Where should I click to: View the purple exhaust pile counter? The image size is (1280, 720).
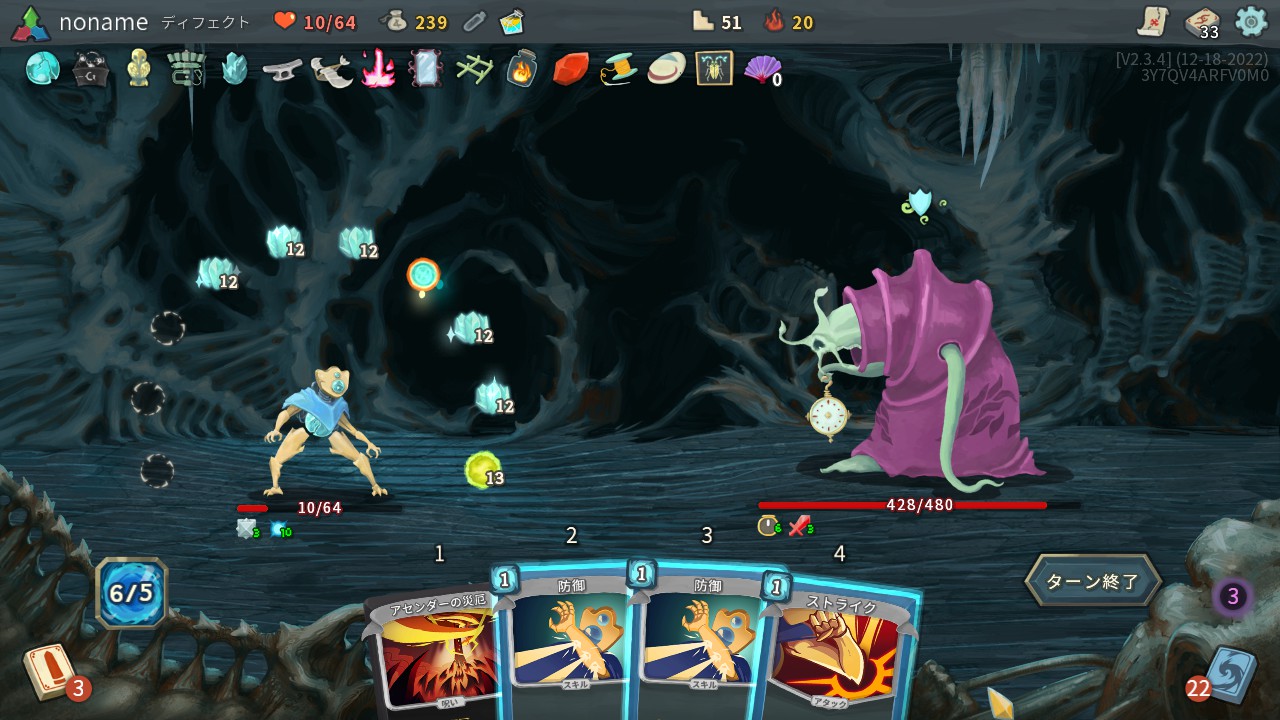[1233, 597]
